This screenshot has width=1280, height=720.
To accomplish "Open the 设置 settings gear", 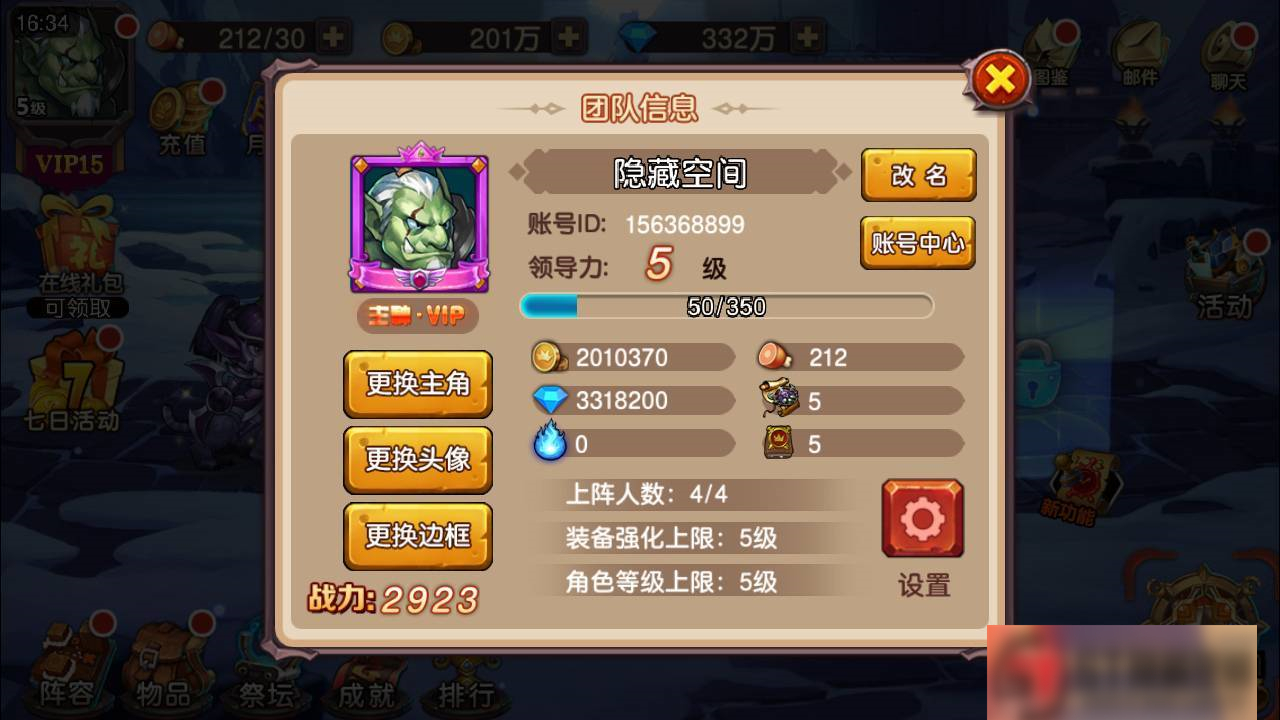I will [921, 517].
